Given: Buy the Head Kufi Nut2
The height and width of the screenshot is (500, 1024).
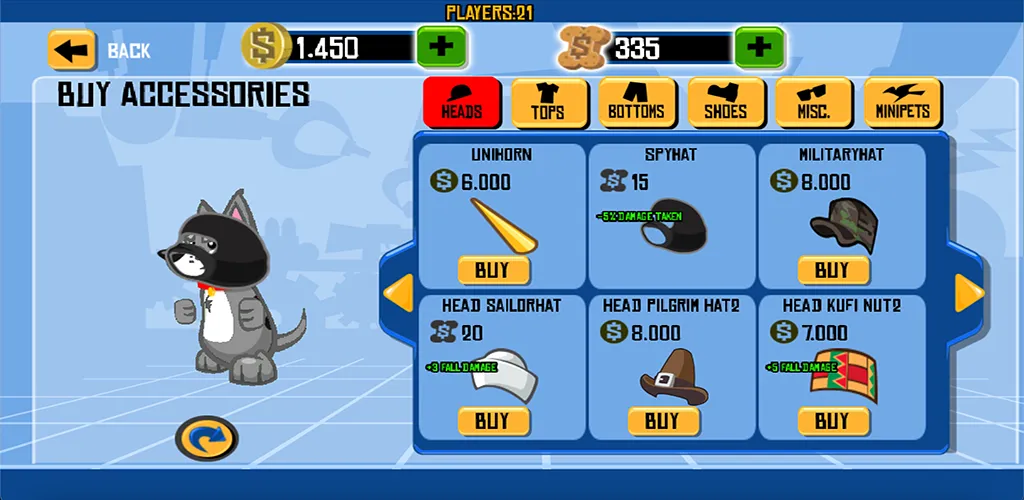Looking at the screenshot, I should pyautogui.click(x=832, y=421).
